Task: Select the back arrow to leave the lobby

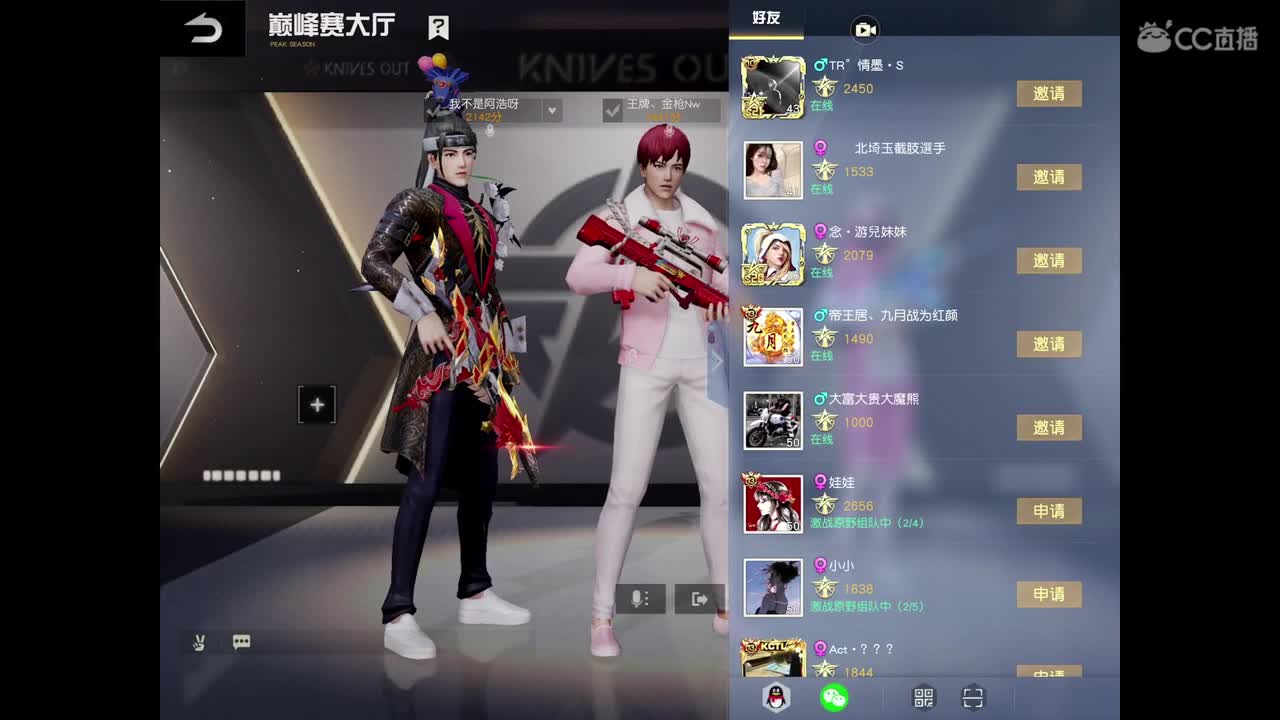Action: 204,27
